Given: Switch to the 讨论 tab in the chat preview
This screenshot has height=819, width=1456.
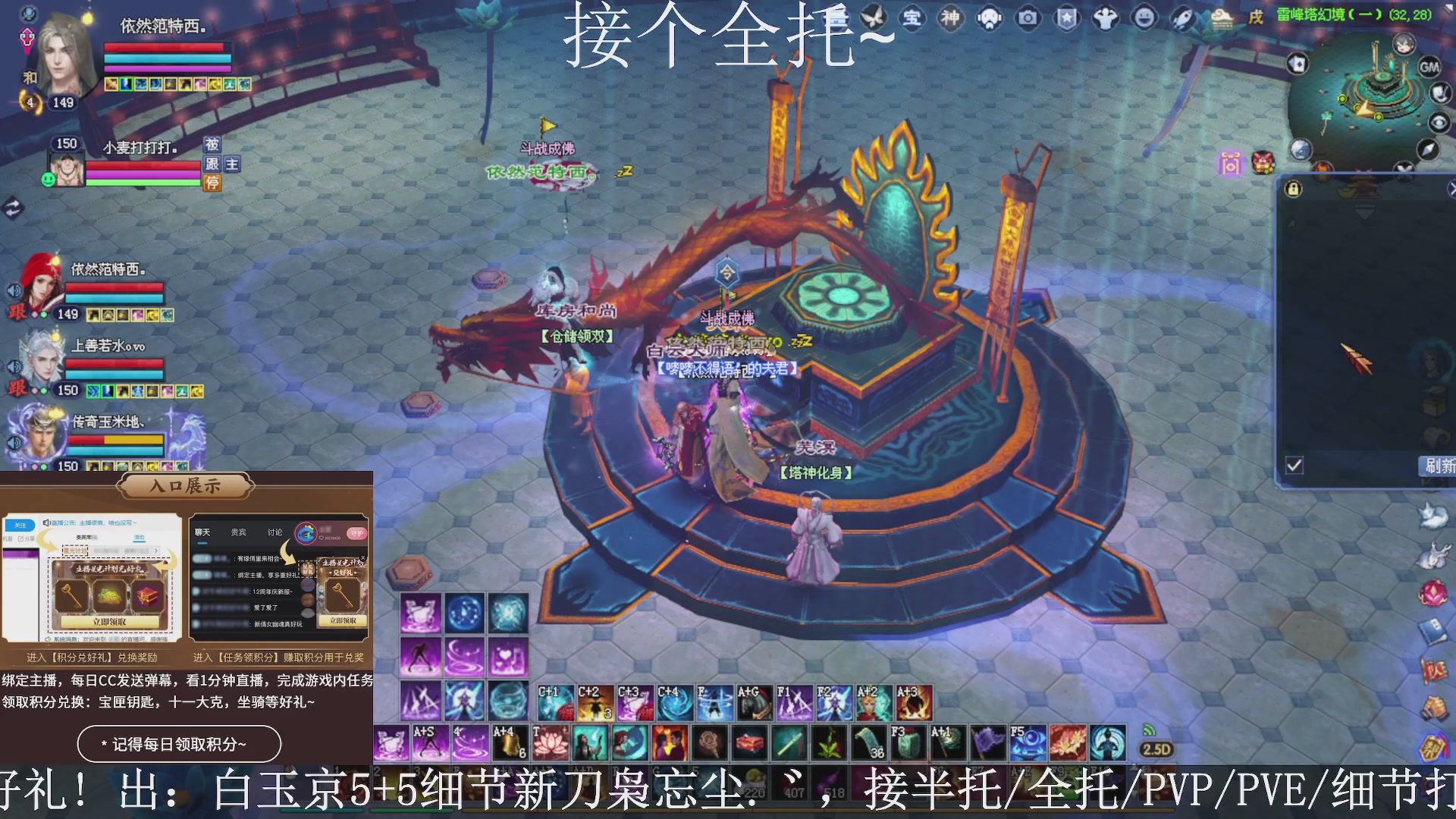Looking at the screenshot, I should pyautogui.click(x=274, y=532).
